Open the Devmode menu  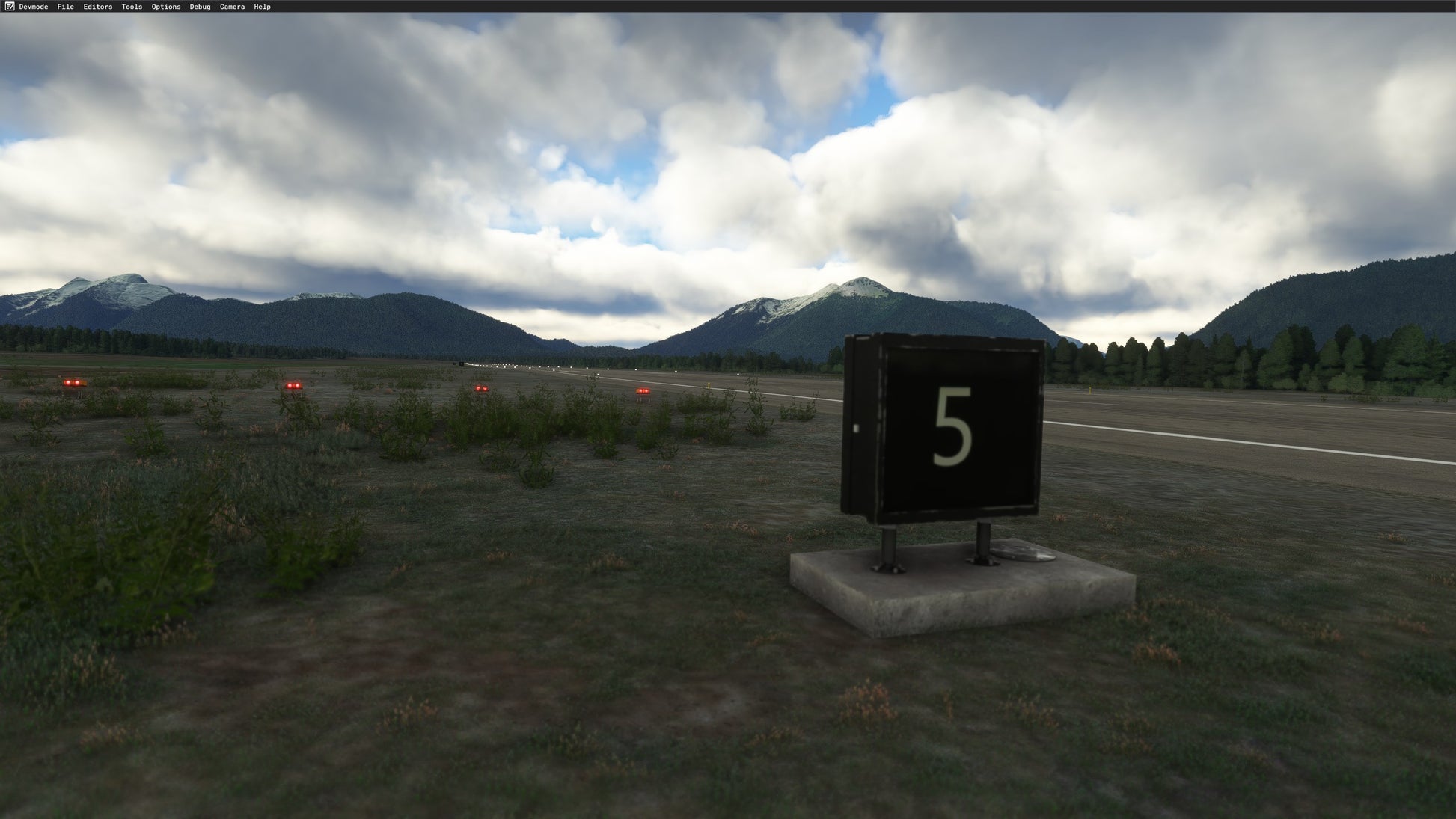coord(33,7)
